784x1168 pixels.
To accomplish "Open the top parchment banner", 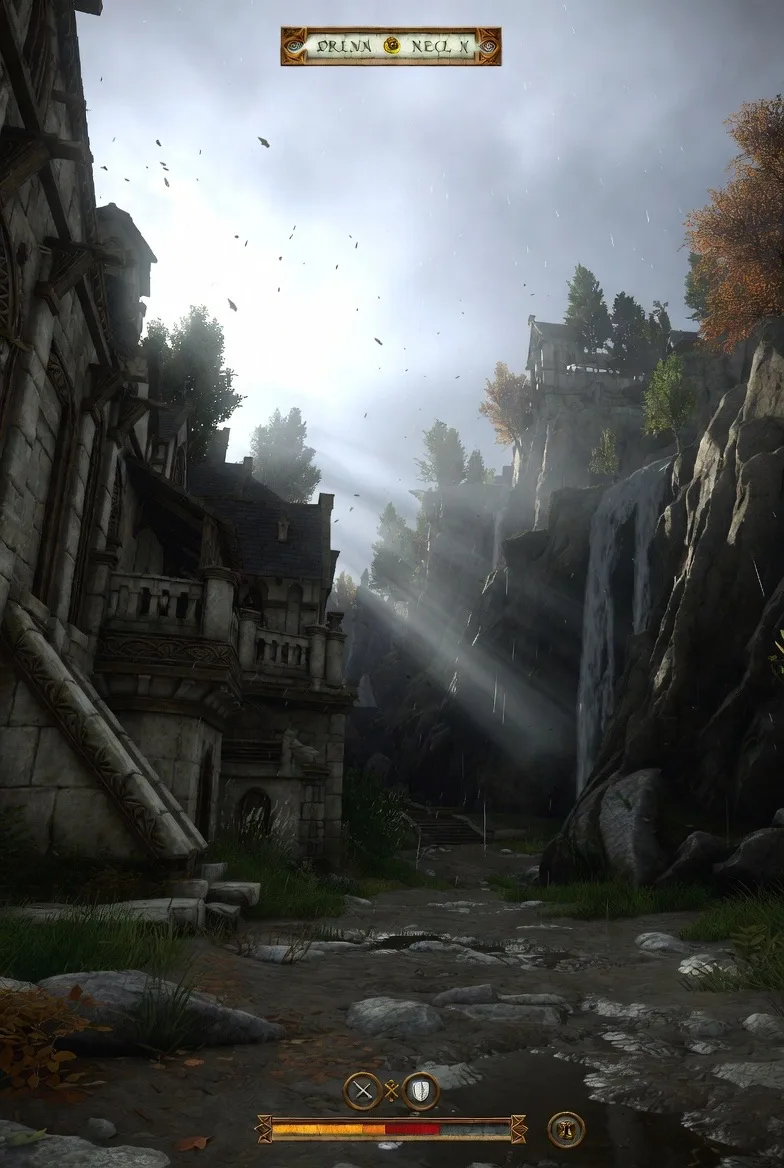I will coord(340,46).
